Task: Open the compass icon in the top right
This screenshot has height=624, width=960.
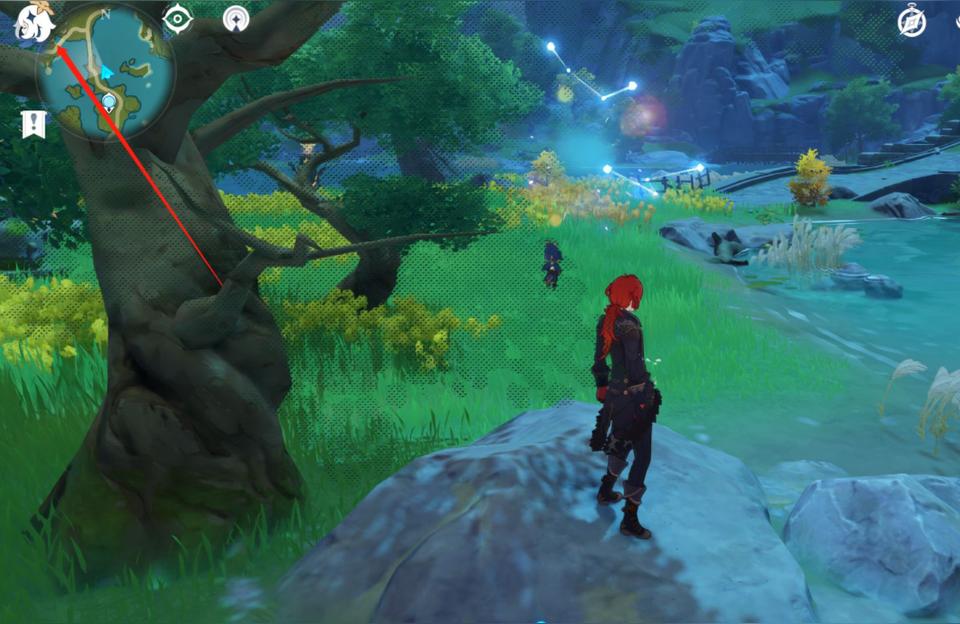Action: tap(911, 22)
